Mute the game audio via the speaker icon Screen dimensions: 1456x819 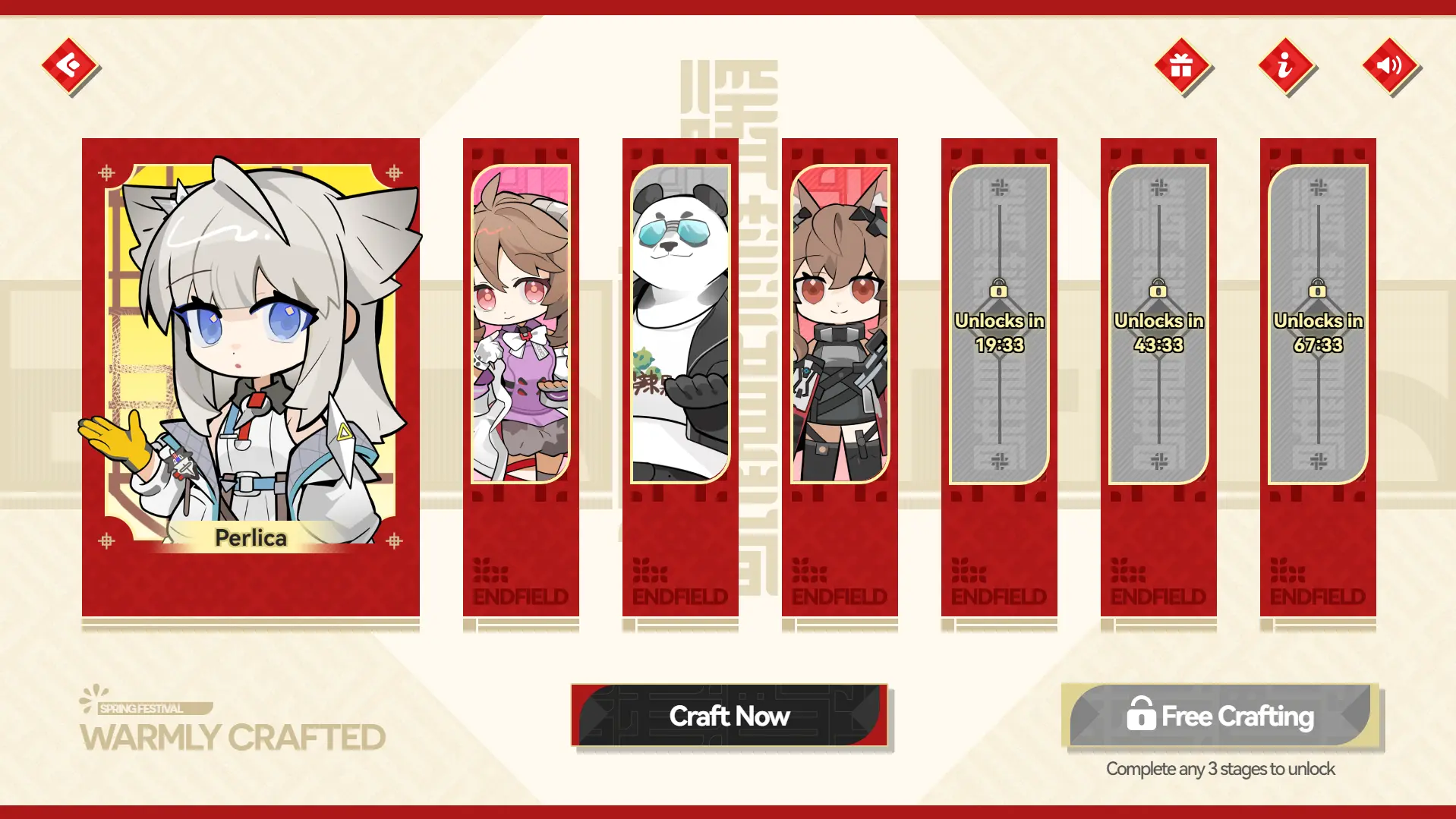point(1390,67)
